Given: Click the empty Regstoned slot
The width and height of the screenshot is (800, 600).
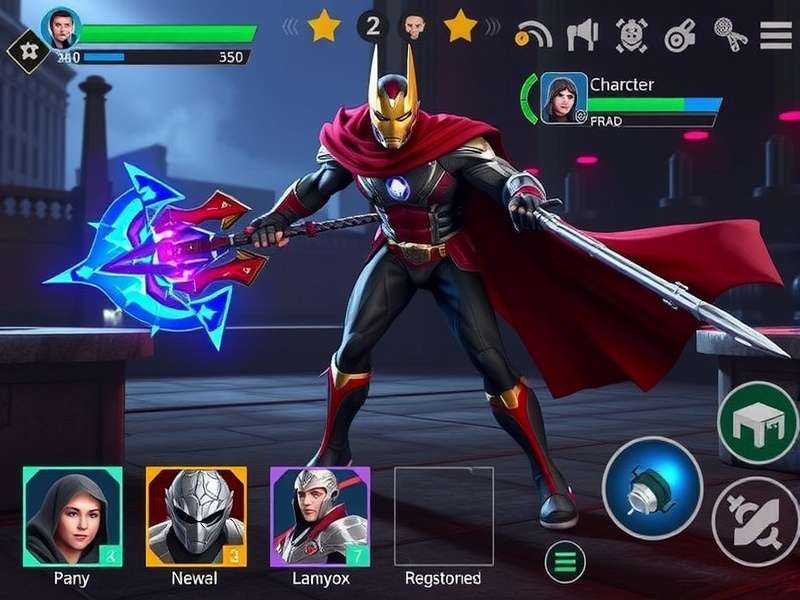Looking at the screenshot, I should (x=443, y=516).
